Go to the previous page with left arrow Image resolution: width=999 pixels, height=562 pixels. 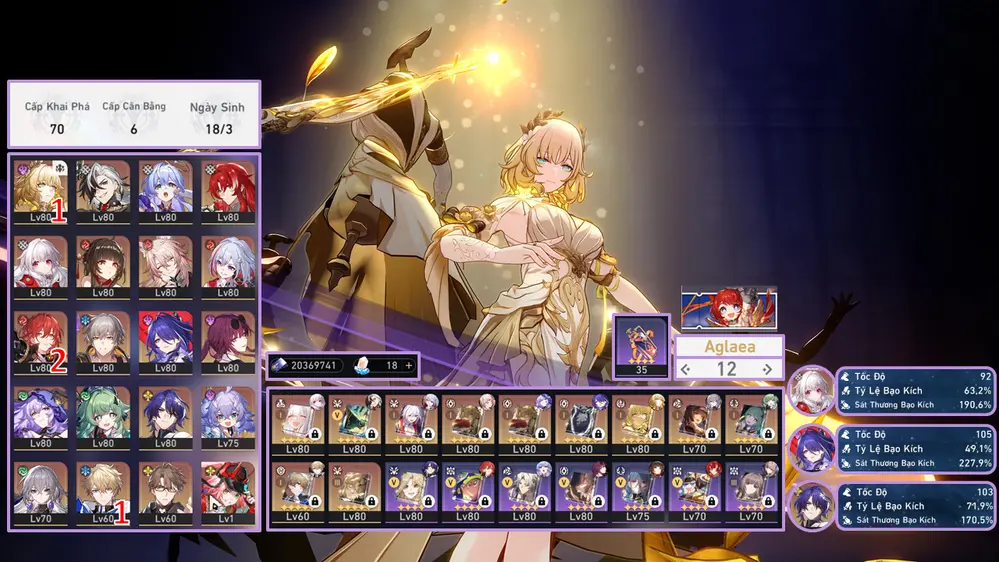(x=685, y=369)
